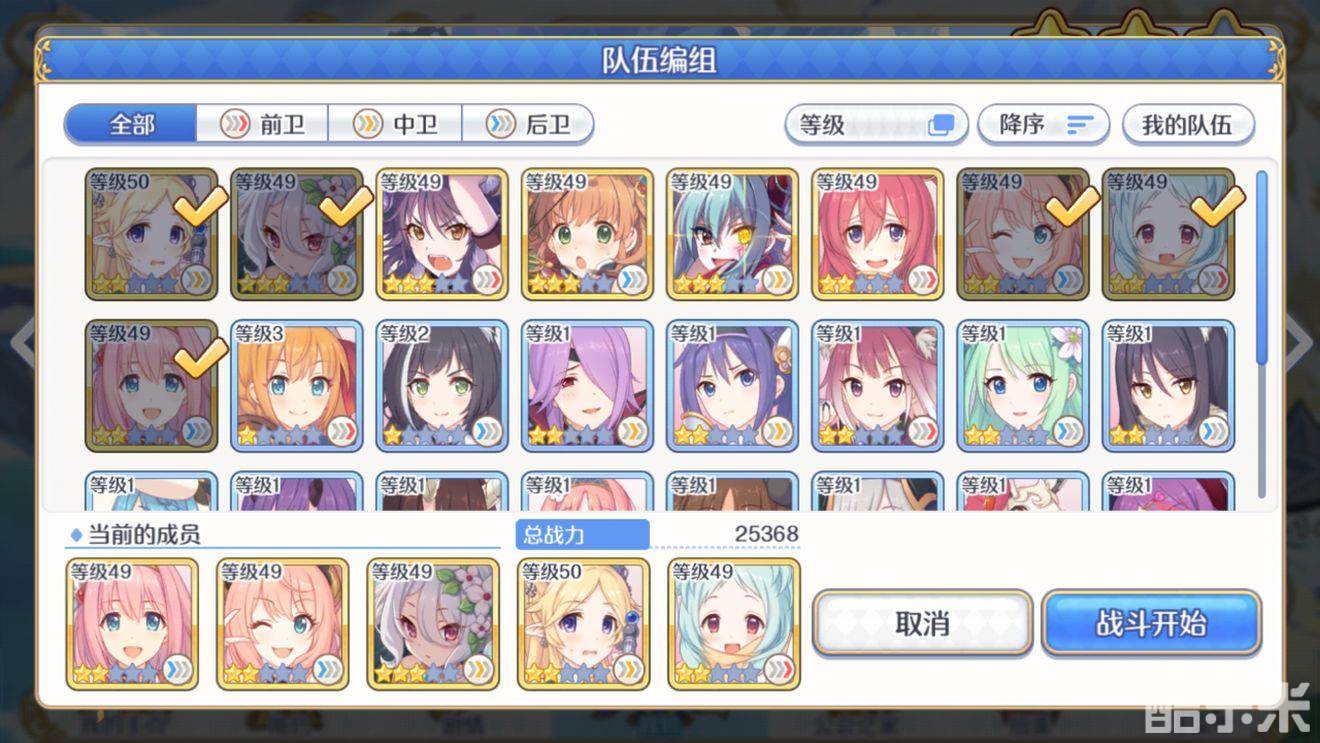Screen dimensions: 1320x743
Task: Select the 后卫 filter tab
Action: tap(528, 124)
